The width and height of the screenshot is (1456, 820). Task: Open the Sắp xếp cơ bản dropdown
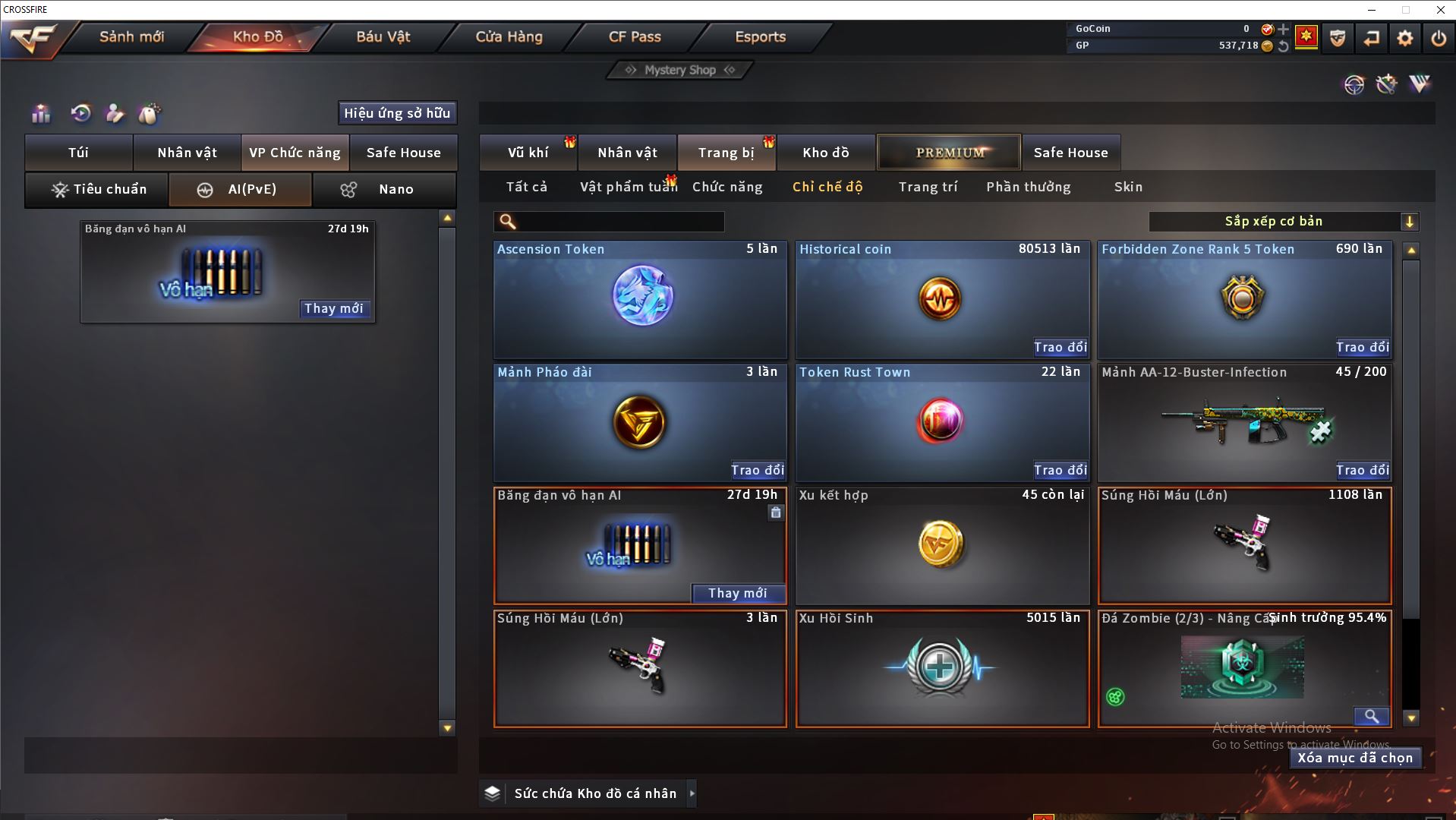(x=1282, y=222)
